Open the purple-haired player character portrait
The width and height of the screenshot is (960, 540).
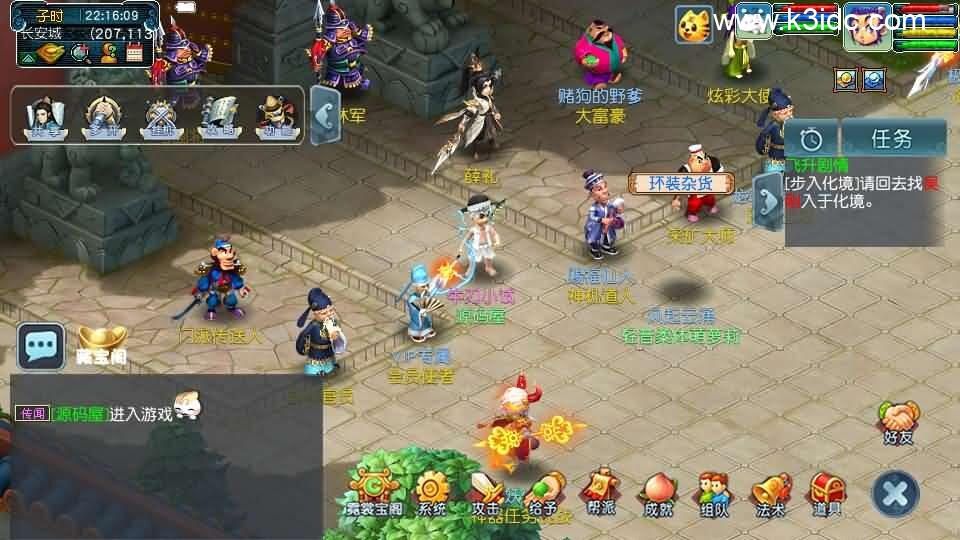coord(866,28)
